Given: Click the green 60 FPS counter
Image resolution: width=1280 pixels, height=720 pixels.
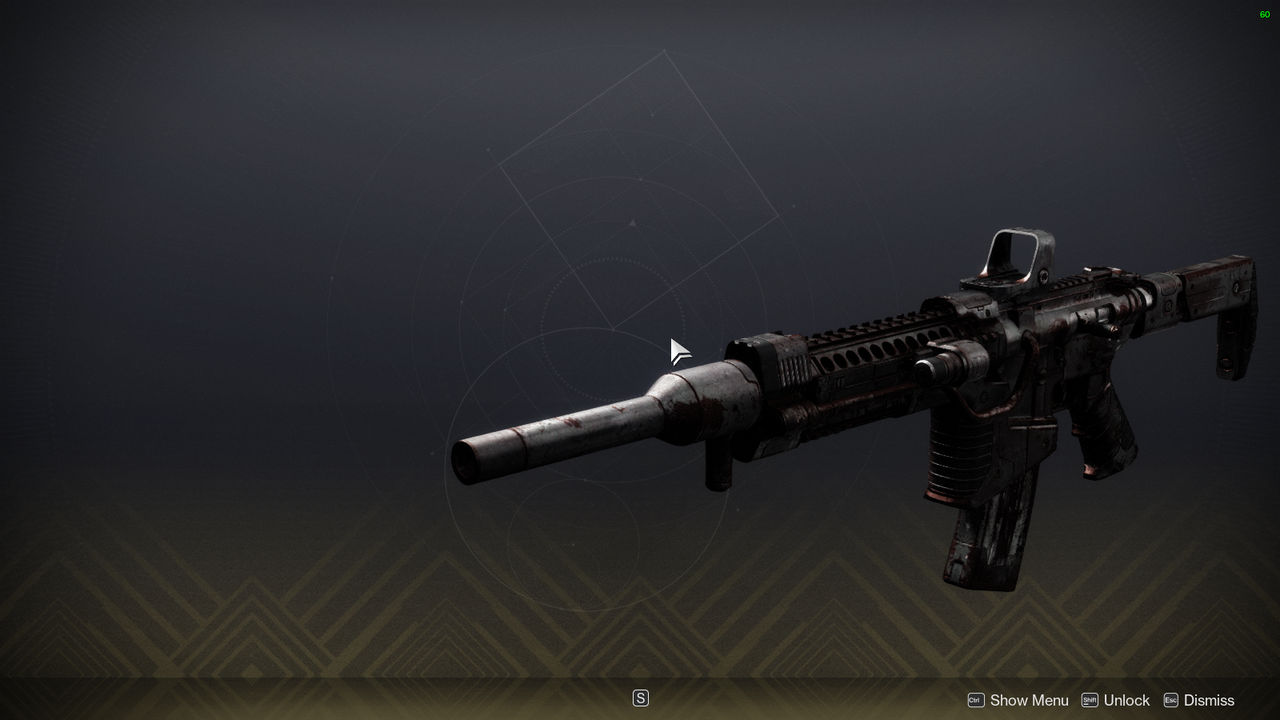Looking at the screenshot, I should coord(1264,14).
